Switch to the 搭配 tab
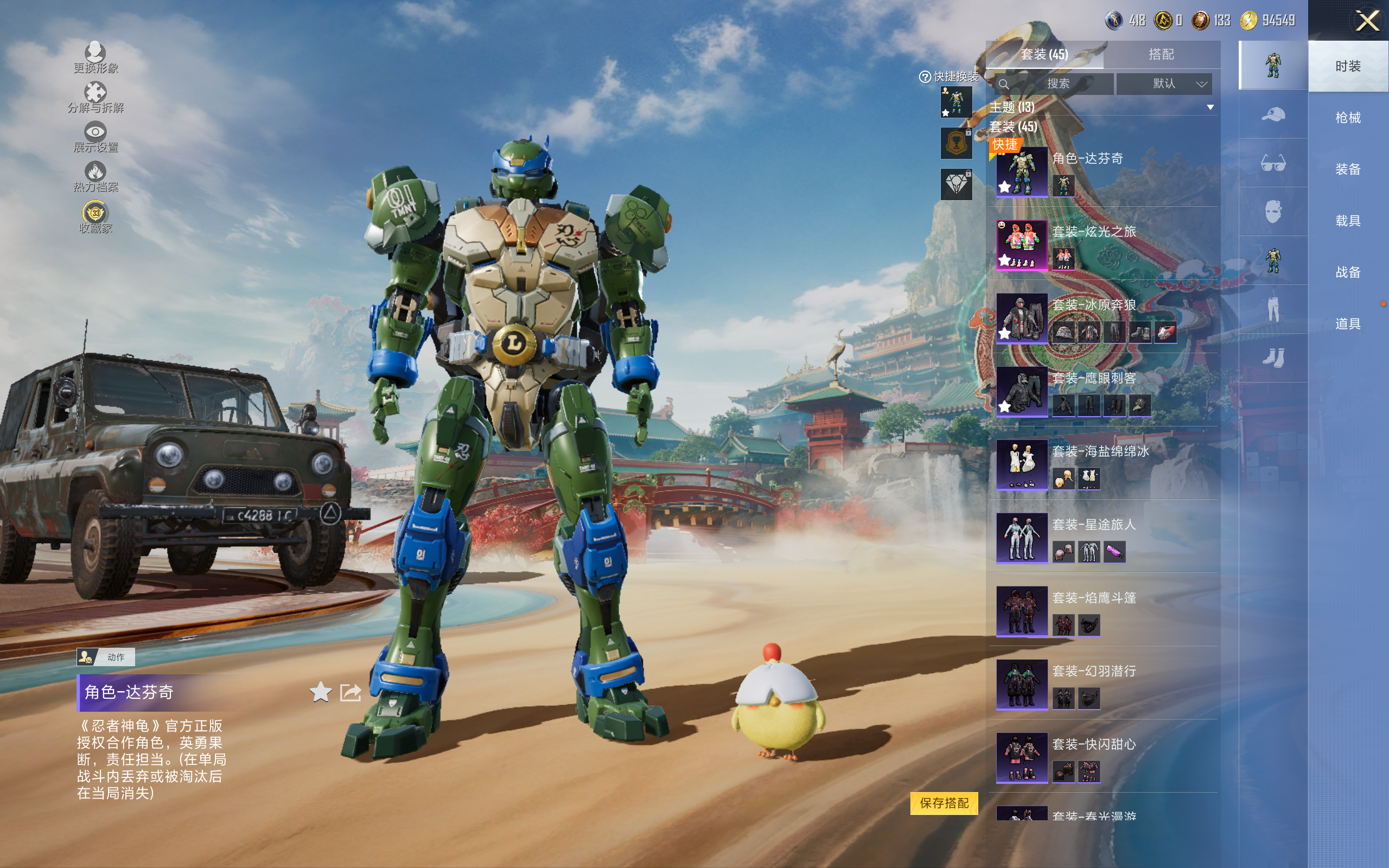Screen dimensions: 1389x868 [x=1161, y=55]
